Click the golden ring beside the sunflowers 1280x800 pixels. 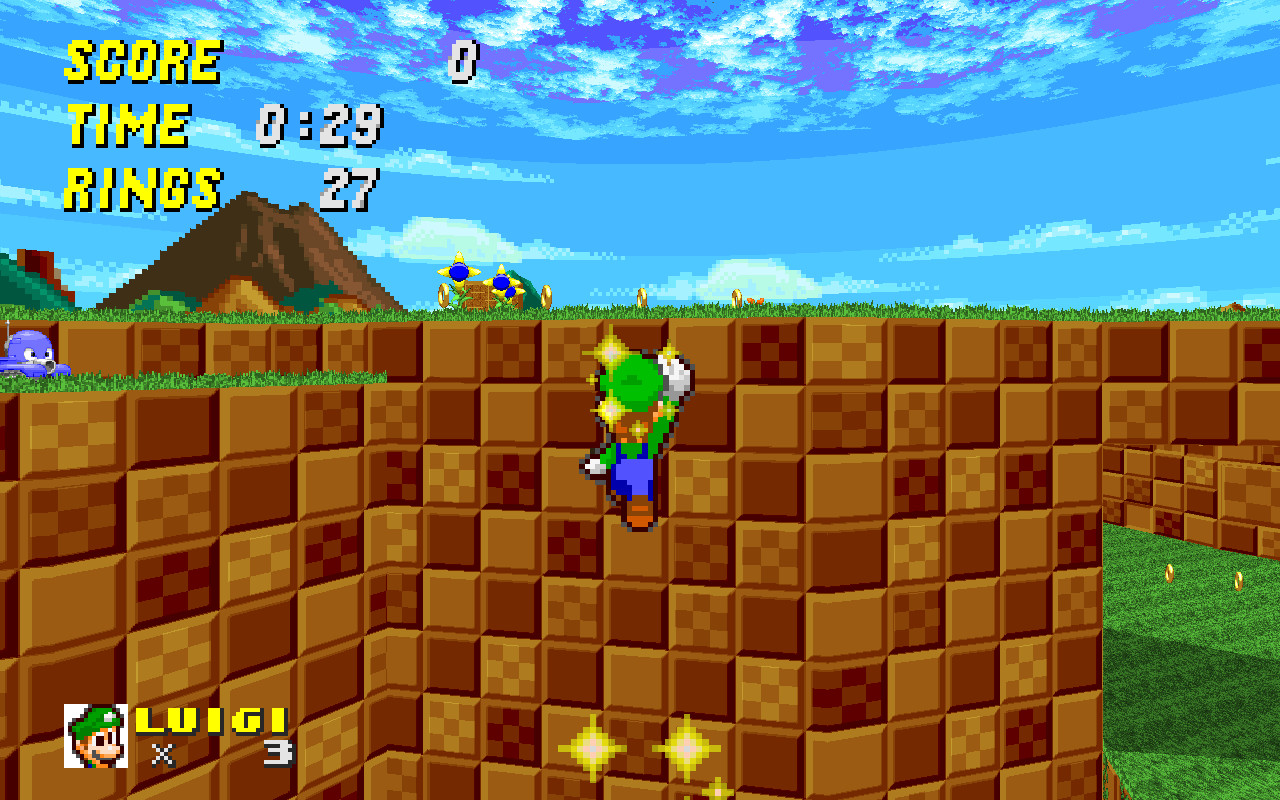(x=443, y=295)
